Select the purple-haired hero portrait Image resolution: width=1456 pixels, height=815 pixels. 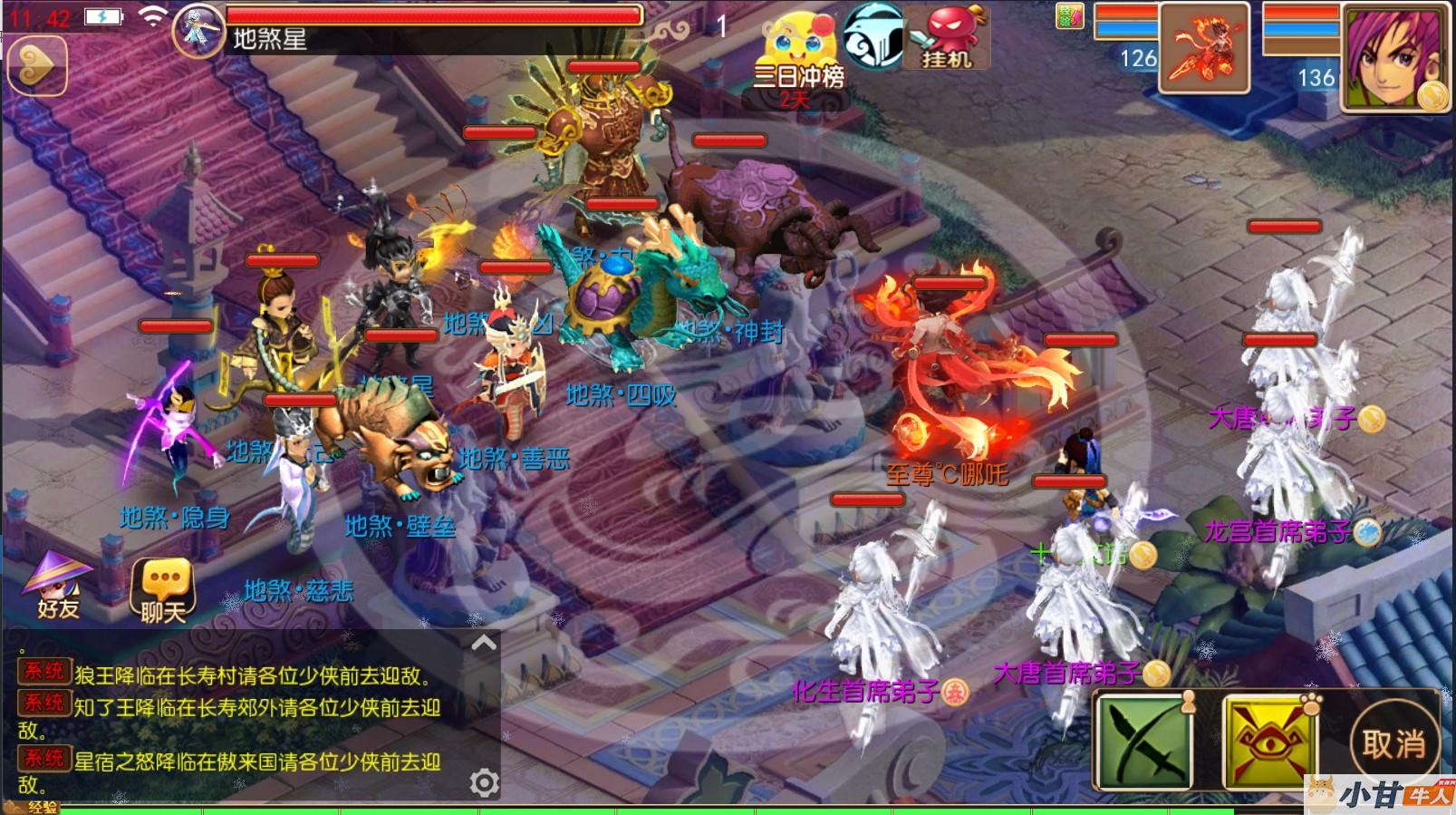[x=1394, y=56]
